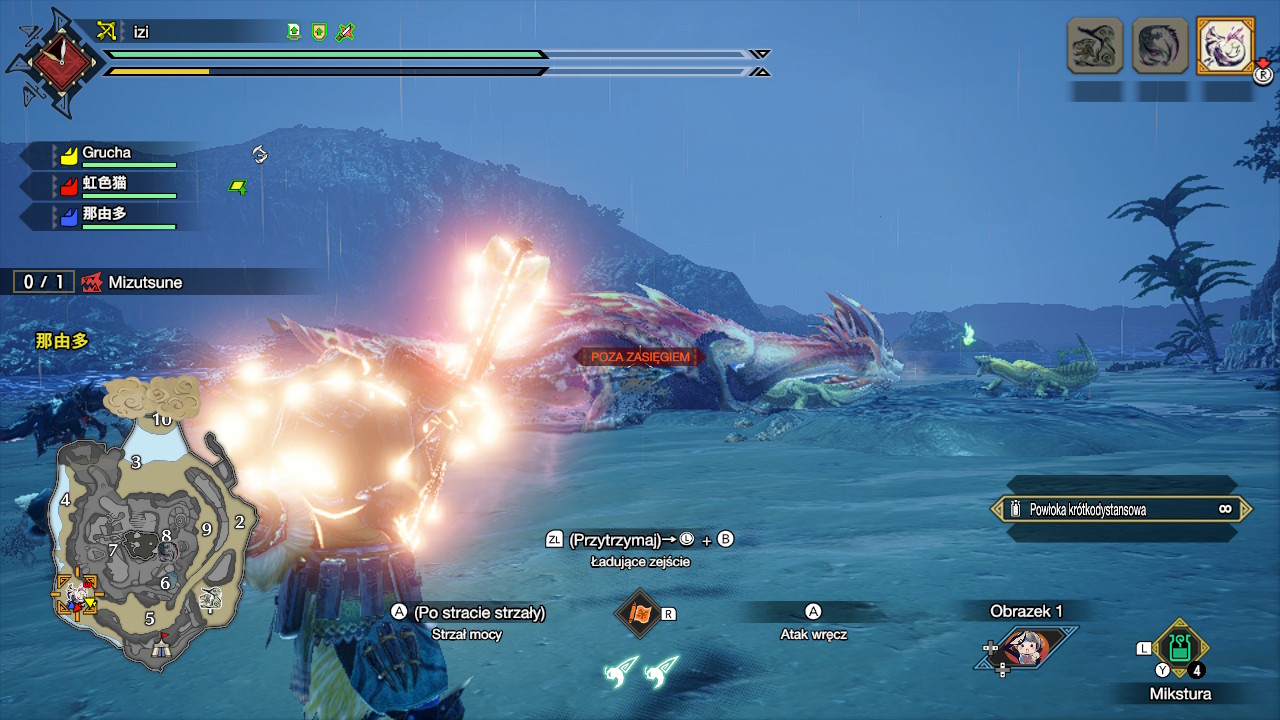Image resolution: width=1280 pixels, height=720 pixels.
Task: Click the right chevron on the coating selector
Action: [x=1246, y=509]
